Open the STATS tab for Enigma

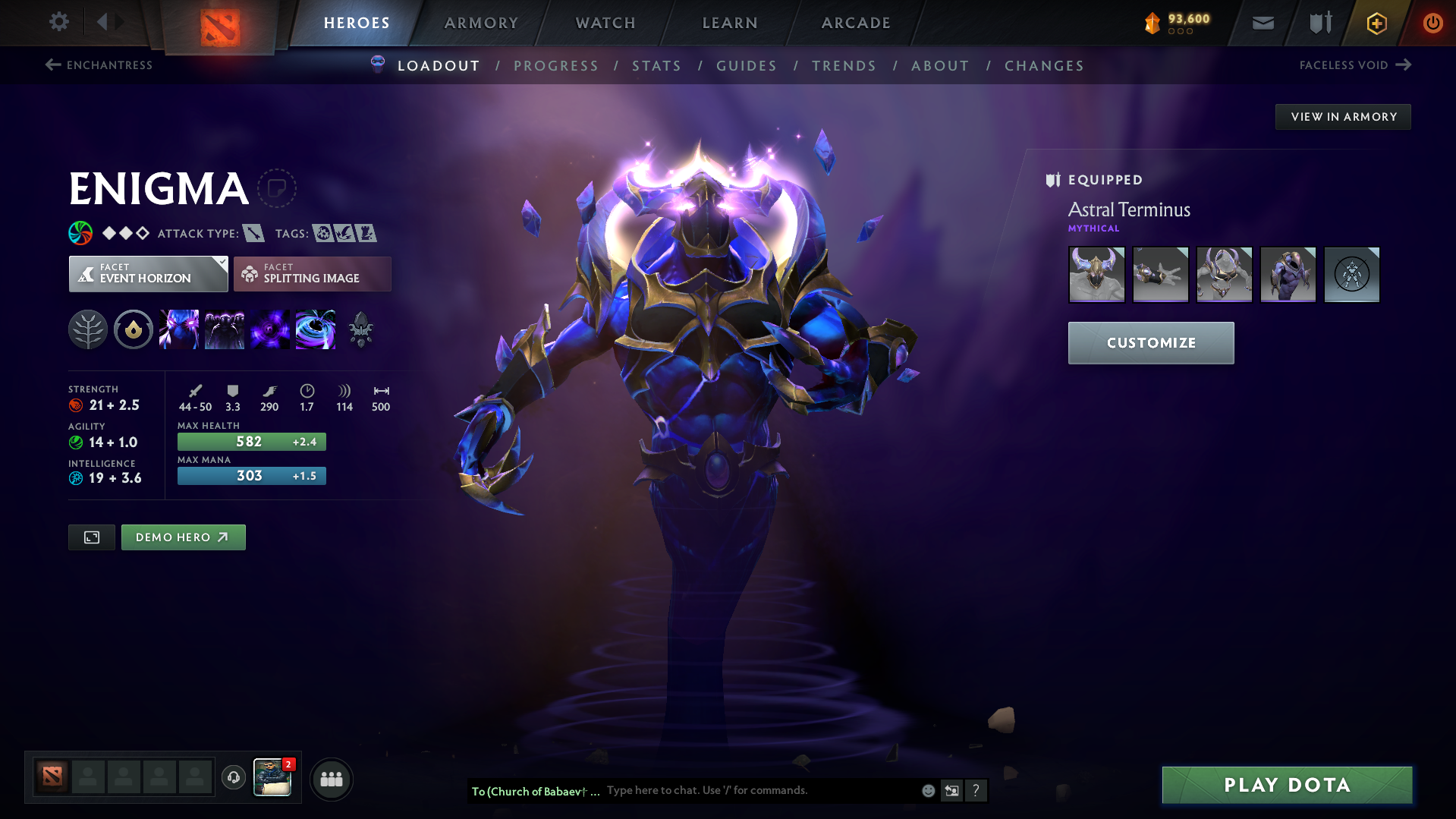(x=656, y=66)
